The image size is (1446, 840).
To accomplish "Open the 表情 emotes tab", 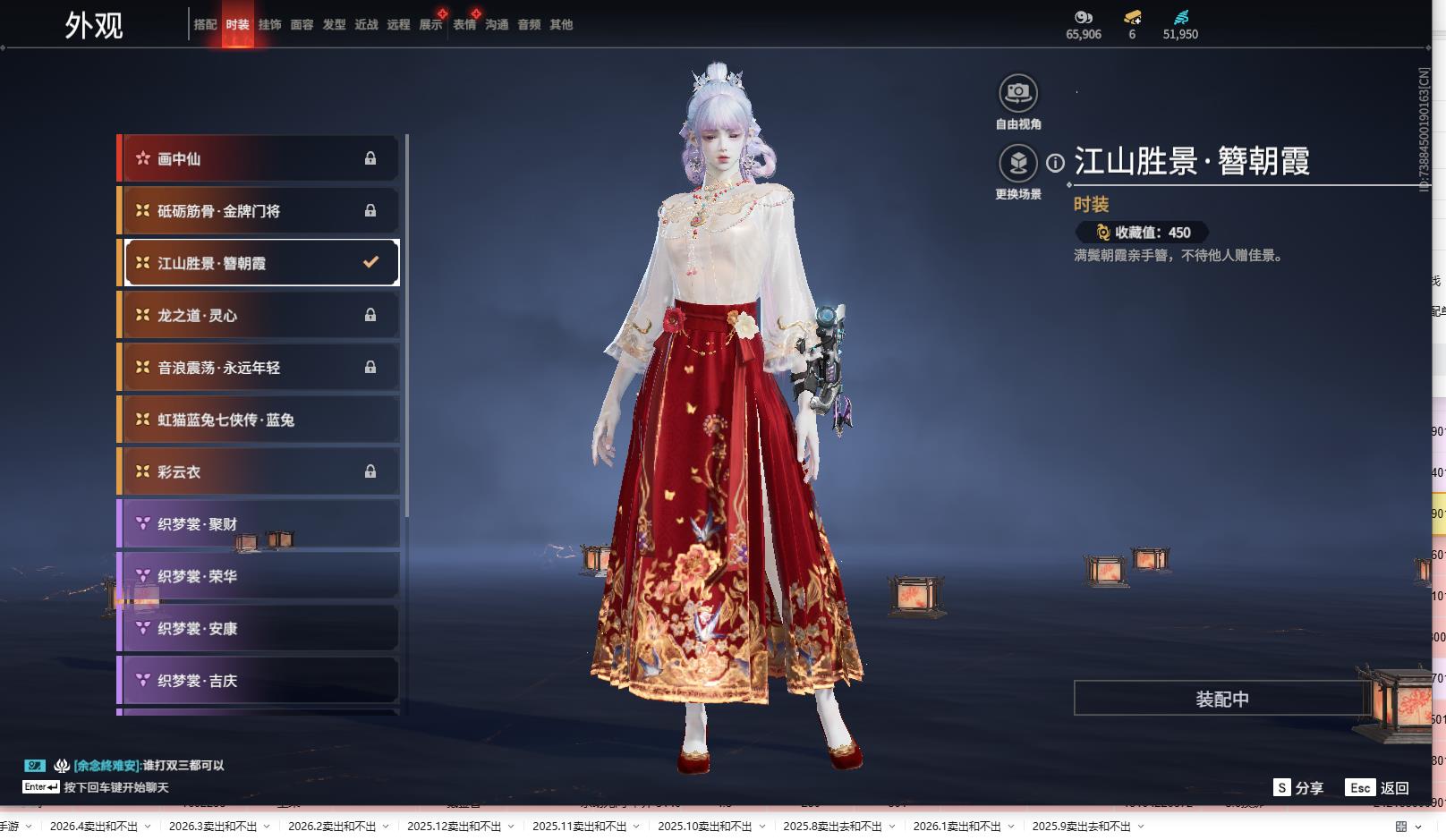I will pyautogui.click(x=464, y=25).
